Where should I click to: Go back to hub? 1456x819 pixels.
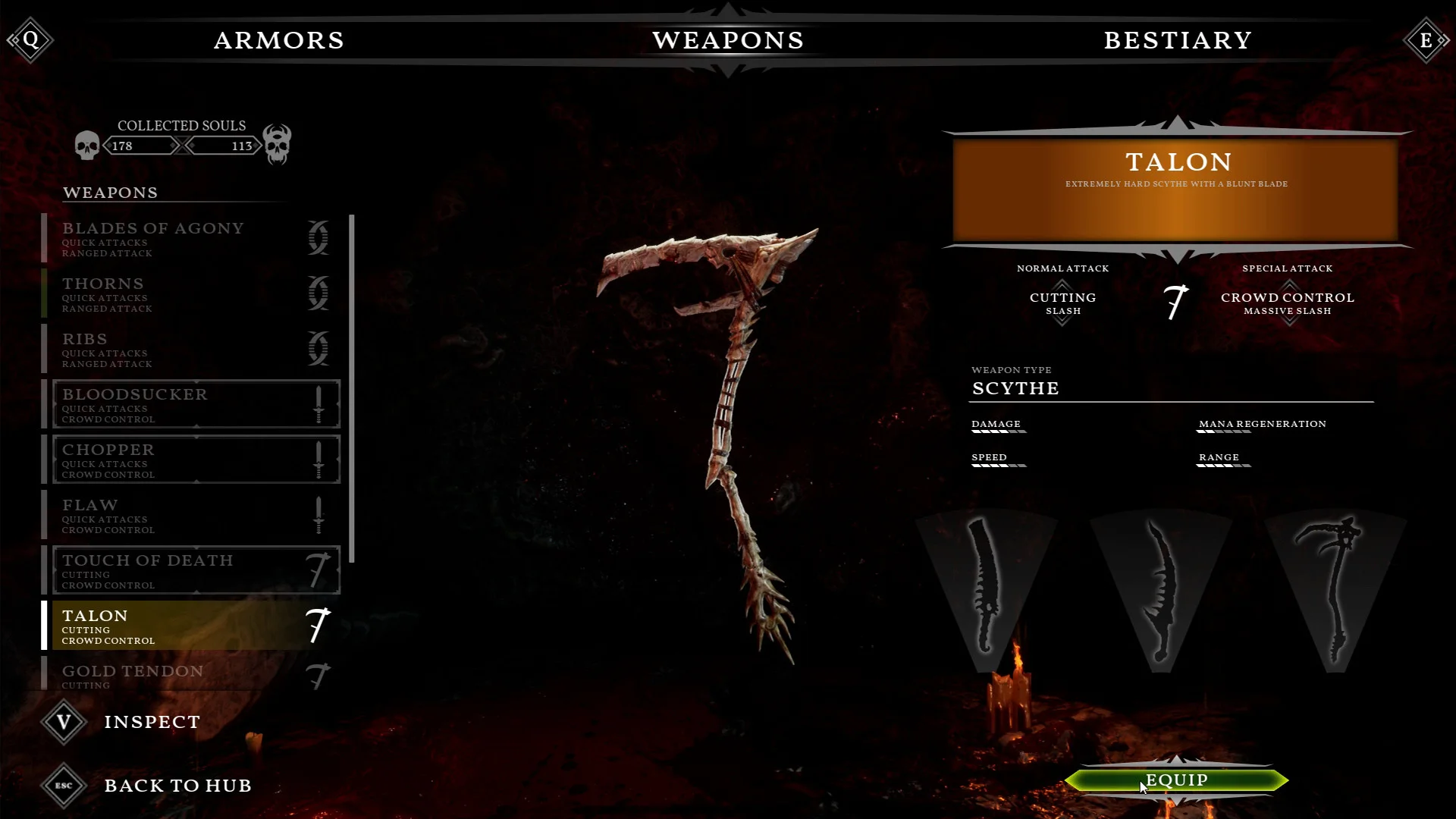tap(177, 786)
